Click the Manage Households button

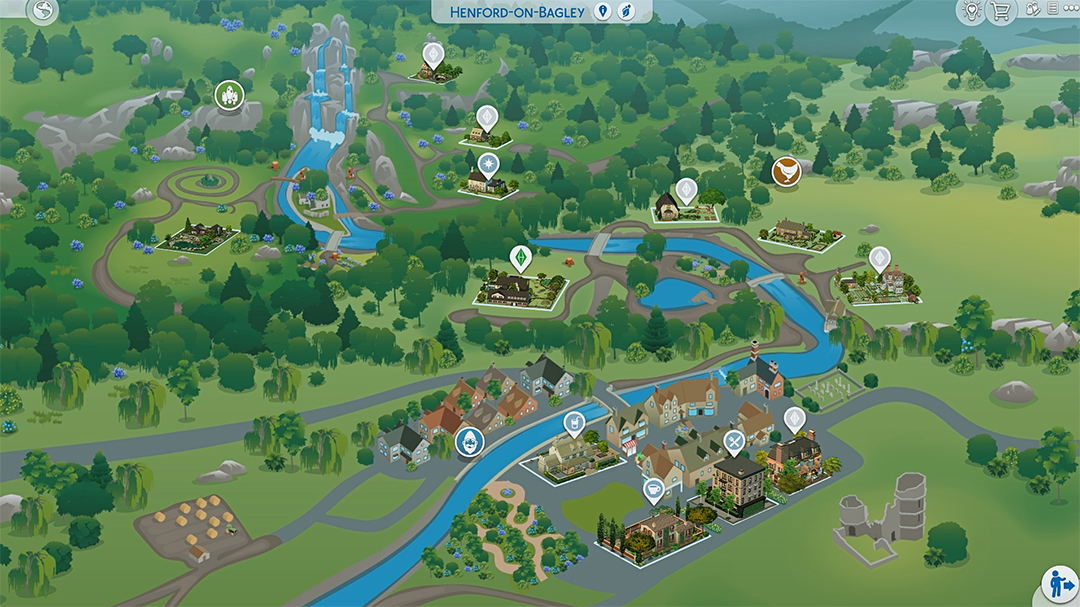tap(1059, 584)
